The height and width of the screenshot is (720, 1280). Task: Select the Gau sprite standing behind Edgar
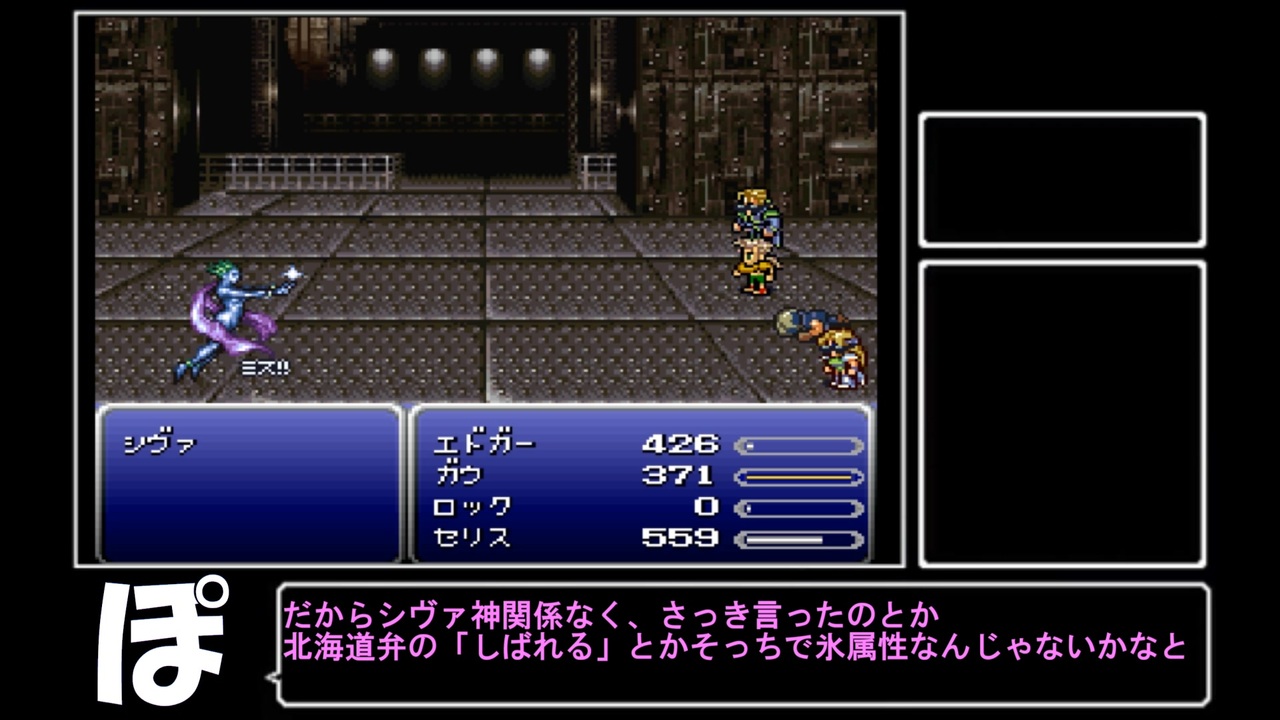pyautogui.click(x=758, y=270)
